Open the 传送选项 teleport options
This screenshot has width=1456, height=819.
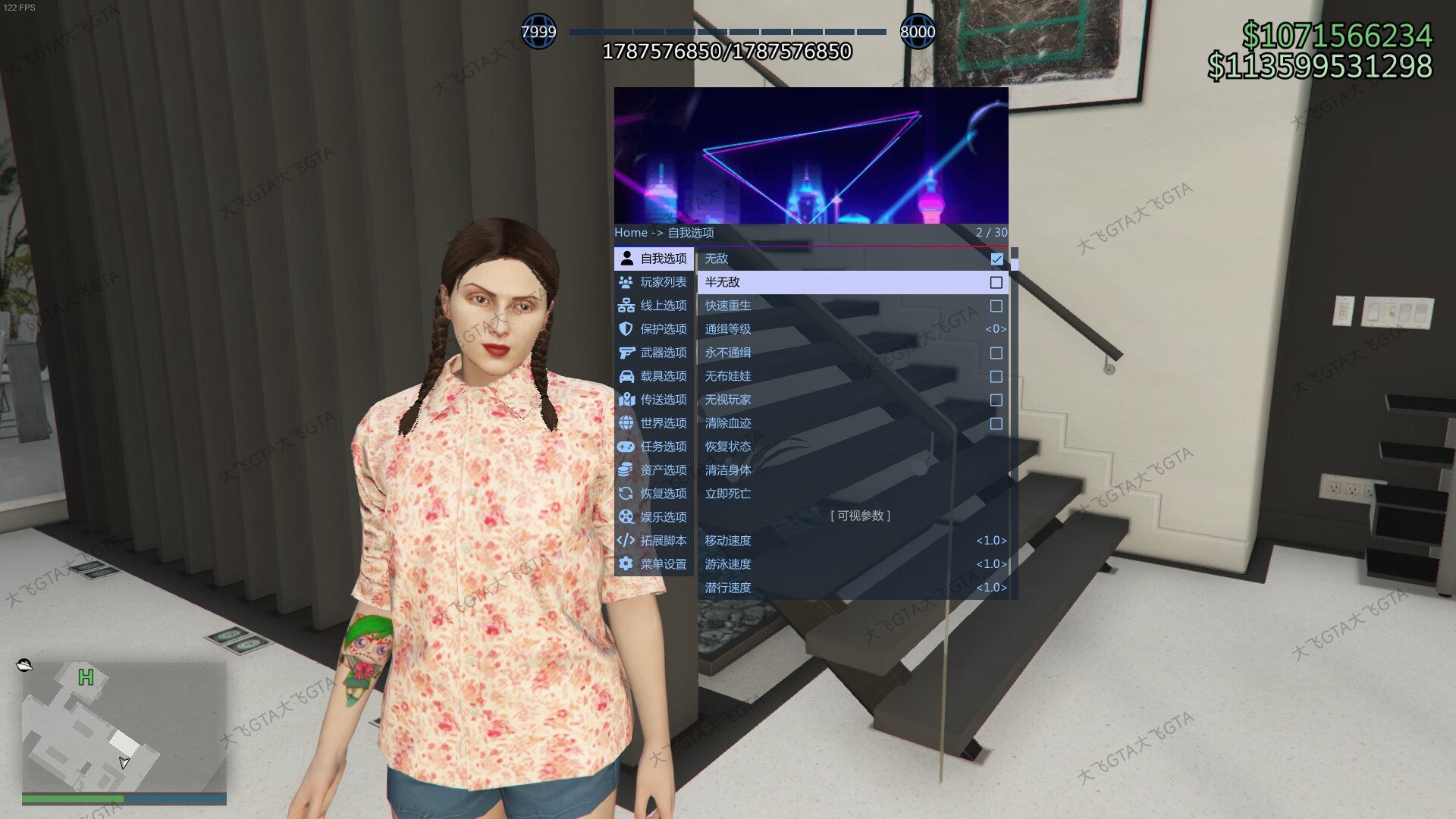click(654, 400)
